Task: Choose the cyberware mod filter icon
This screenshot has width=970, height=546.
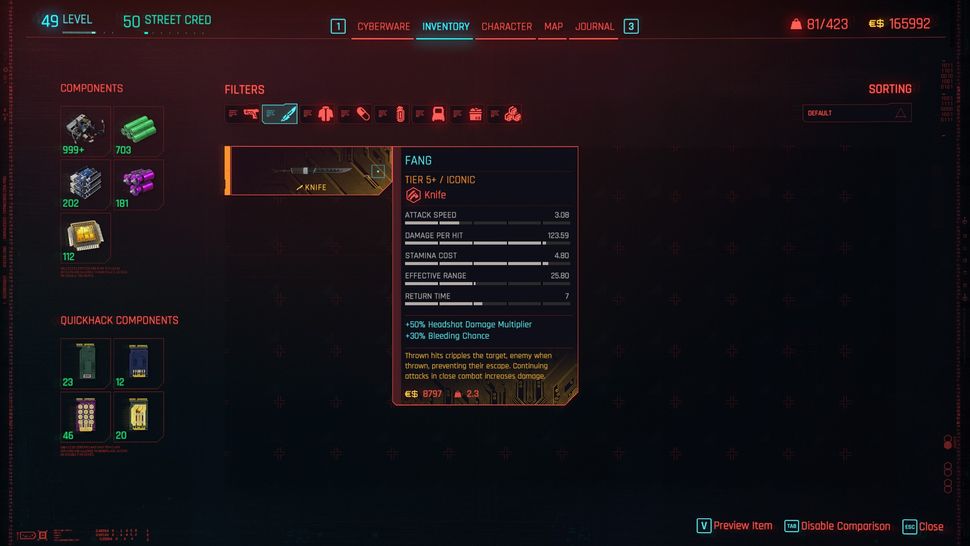Action: click(x=438, y=114)
